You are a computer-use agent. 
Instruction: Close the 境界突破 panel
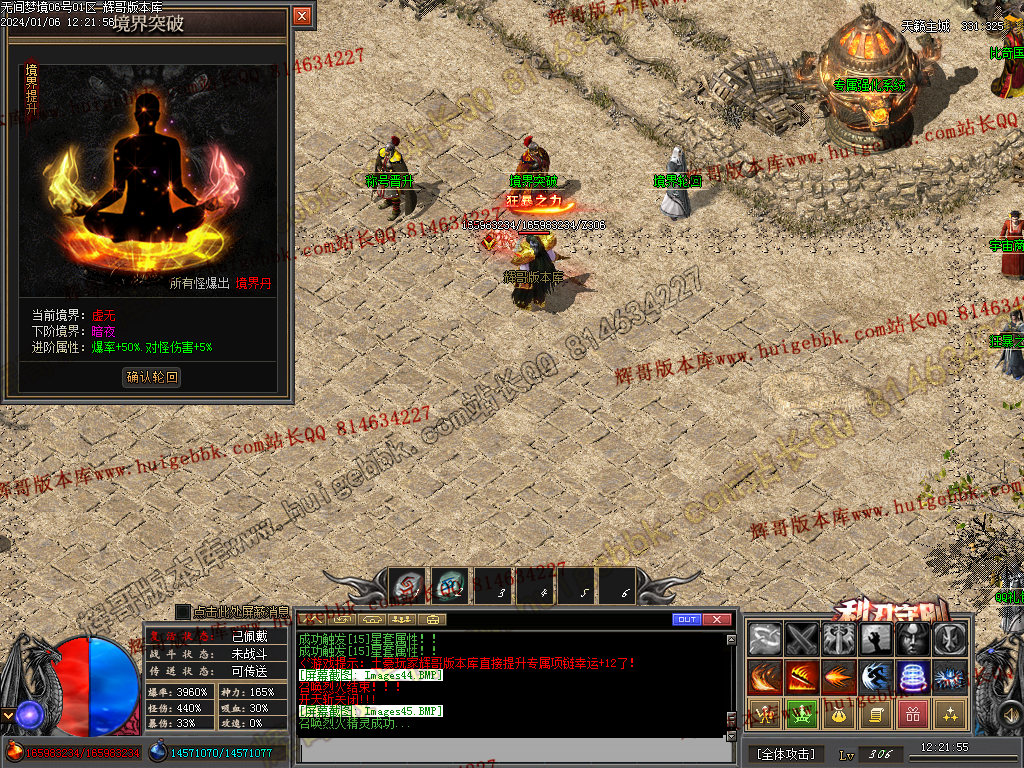pos(302,16)
